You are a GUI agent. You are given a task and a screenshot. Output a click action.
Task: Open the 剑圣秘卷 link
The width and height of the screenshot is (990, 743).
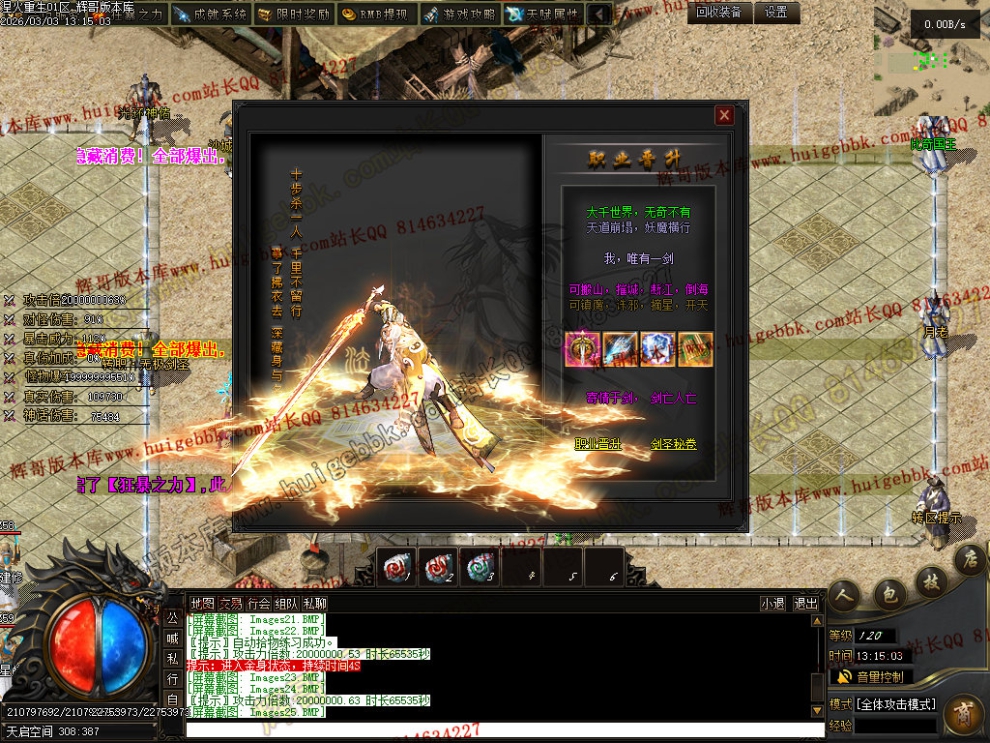coord(673,444)
